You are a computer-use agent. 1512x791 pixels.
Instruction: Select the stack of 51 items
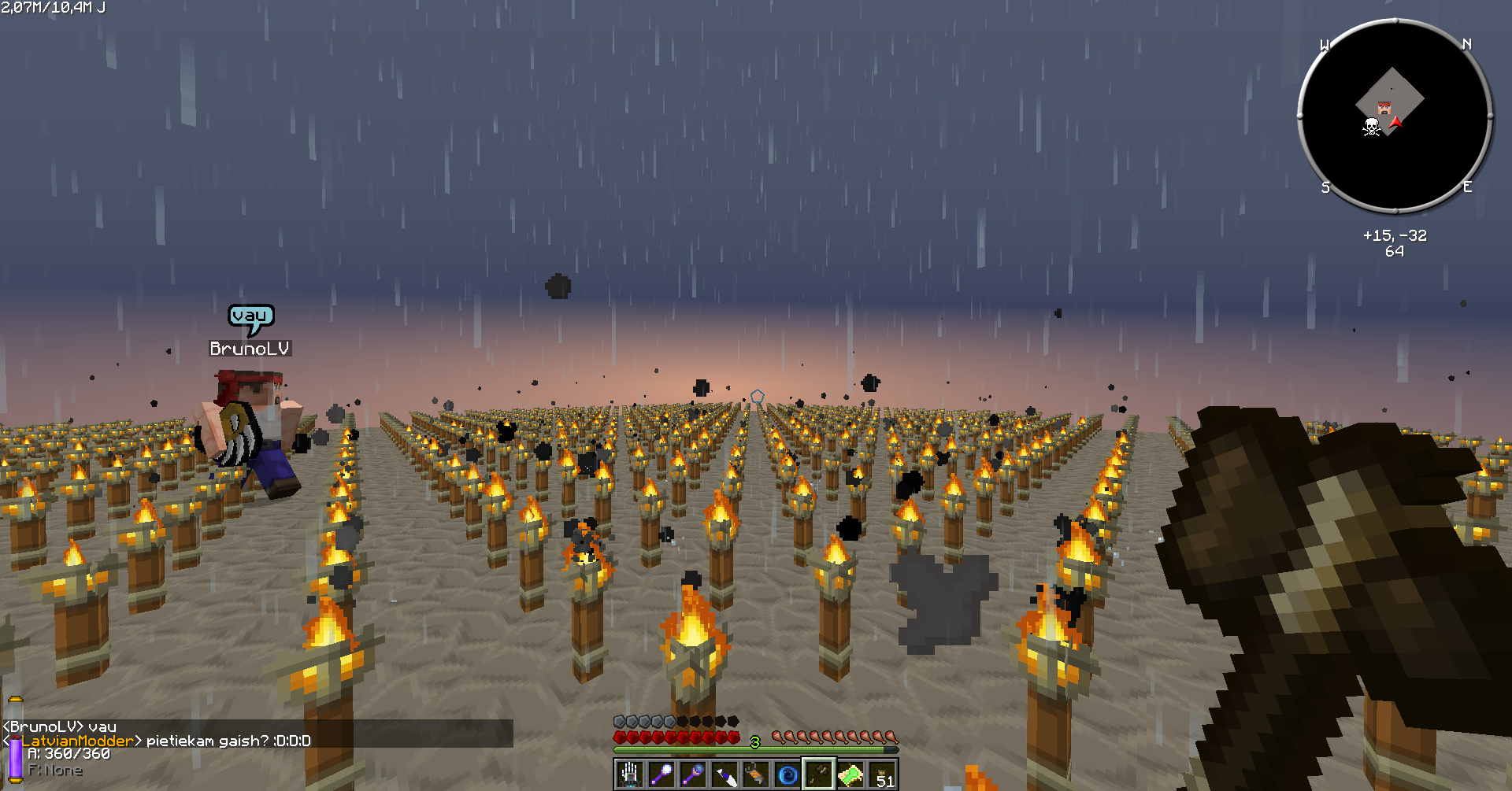click(x=883, y=775)
